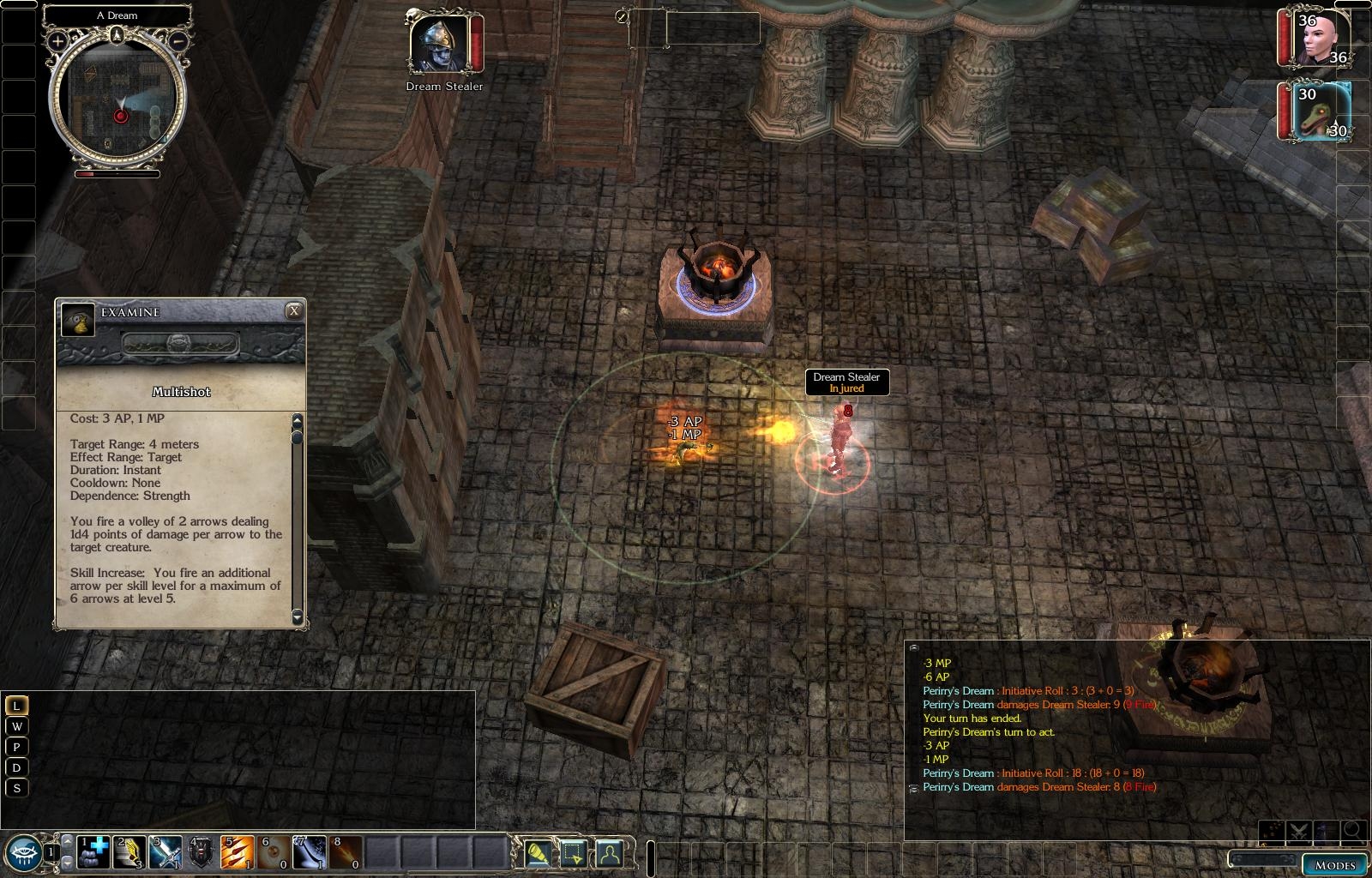
Task: Zoom out on the minimap
Action: 178,40
